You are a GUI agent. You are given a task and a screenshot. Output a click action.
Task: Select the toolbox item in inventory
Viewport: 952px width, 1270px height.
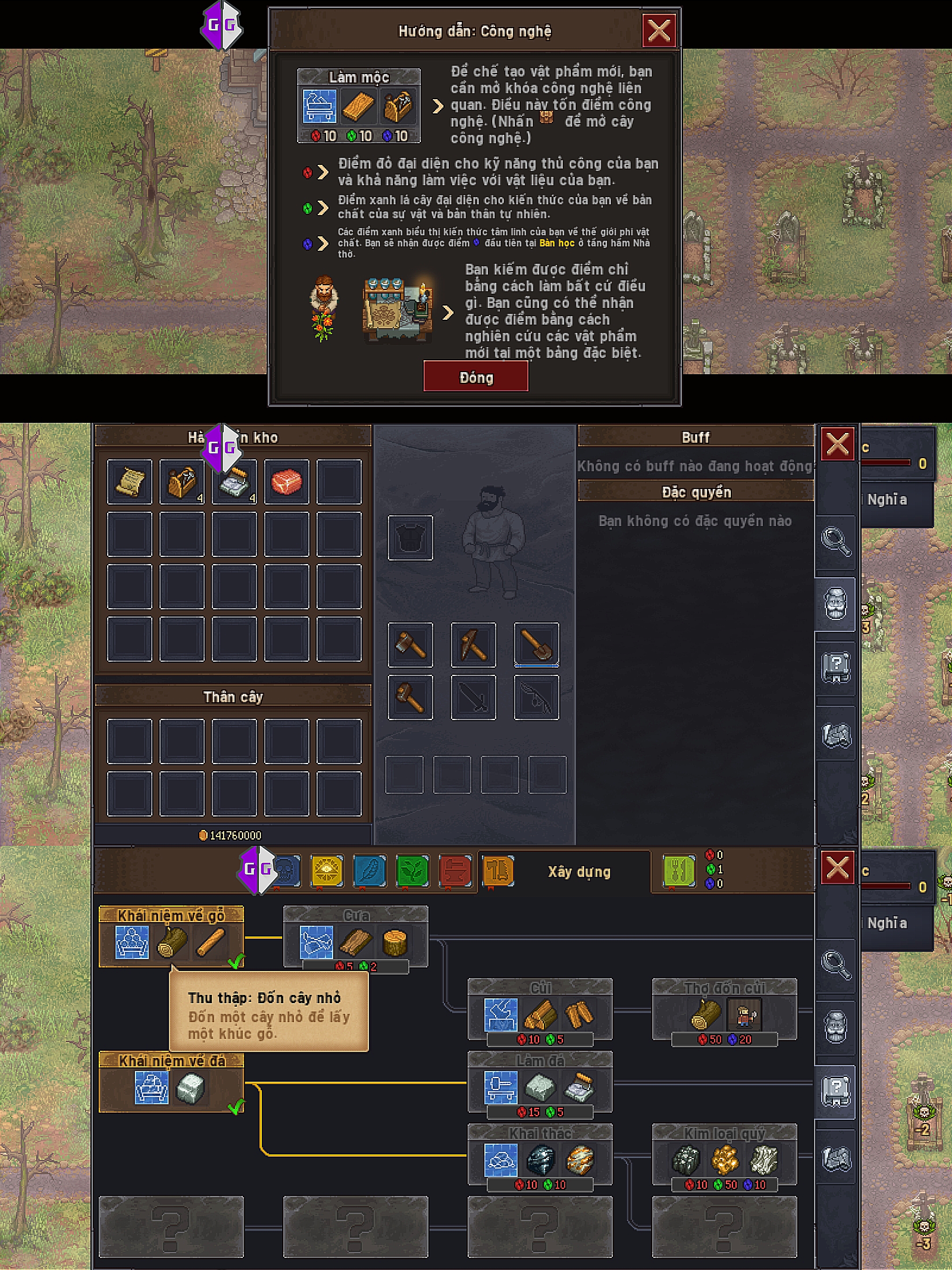click(x=182, y=481)
